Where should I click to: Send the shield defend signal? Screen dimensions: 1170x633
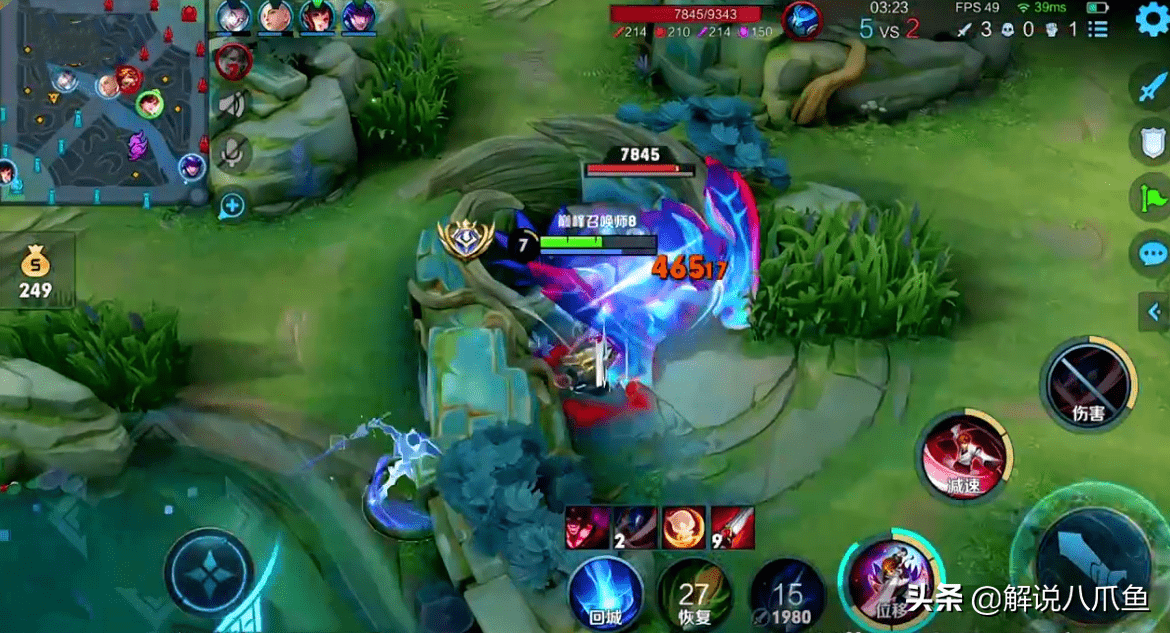pos(1150,142)
